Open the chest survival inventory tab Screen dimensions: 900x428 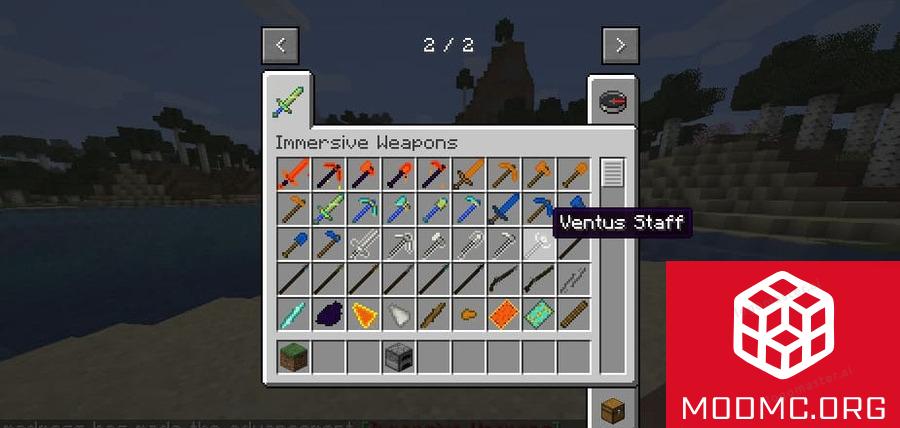612,410
